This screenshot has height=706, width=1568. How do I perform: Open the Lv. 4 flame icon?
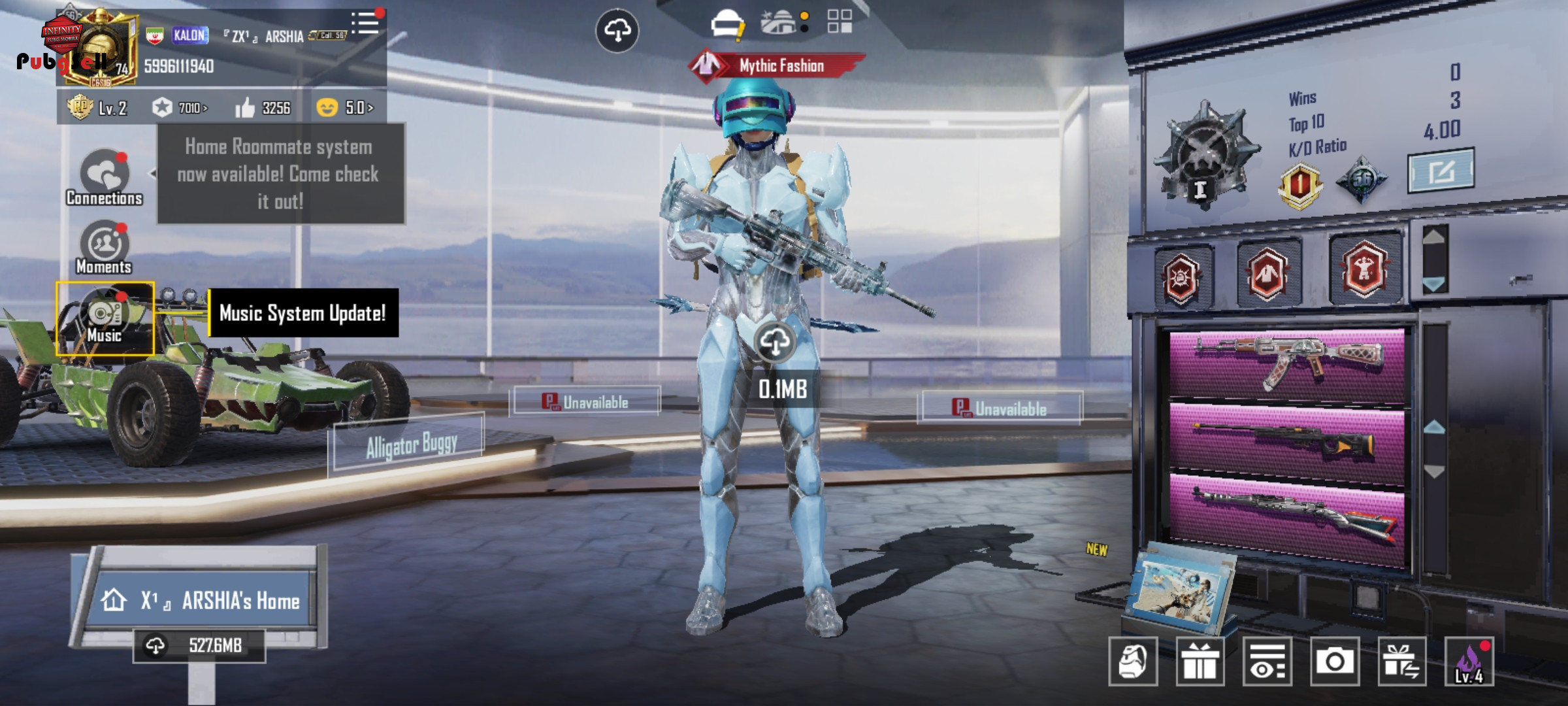click(1469, 662)
